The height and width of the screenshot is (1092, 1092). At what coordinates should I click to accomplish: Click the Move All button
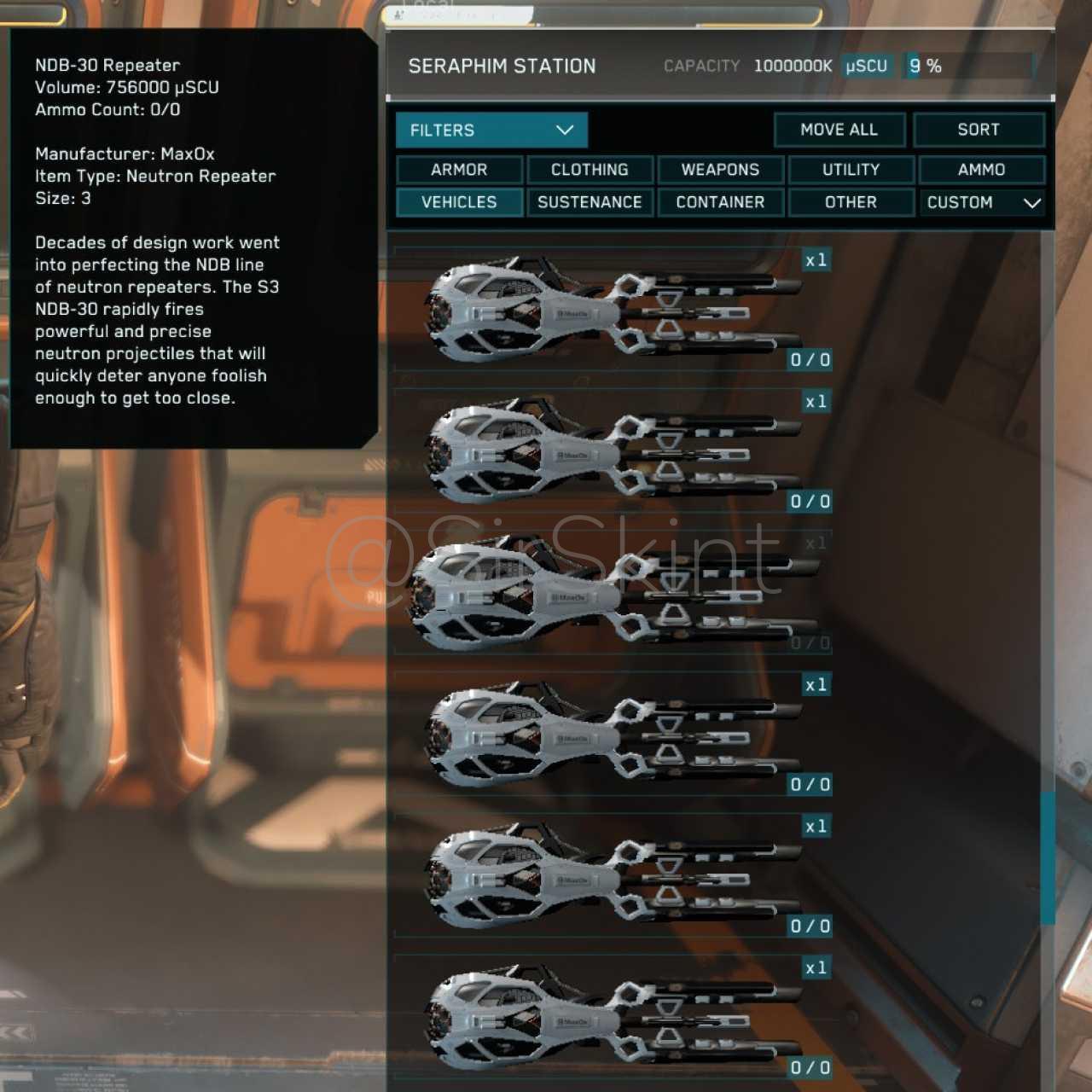pyautogui.click(x=839, y=130)
